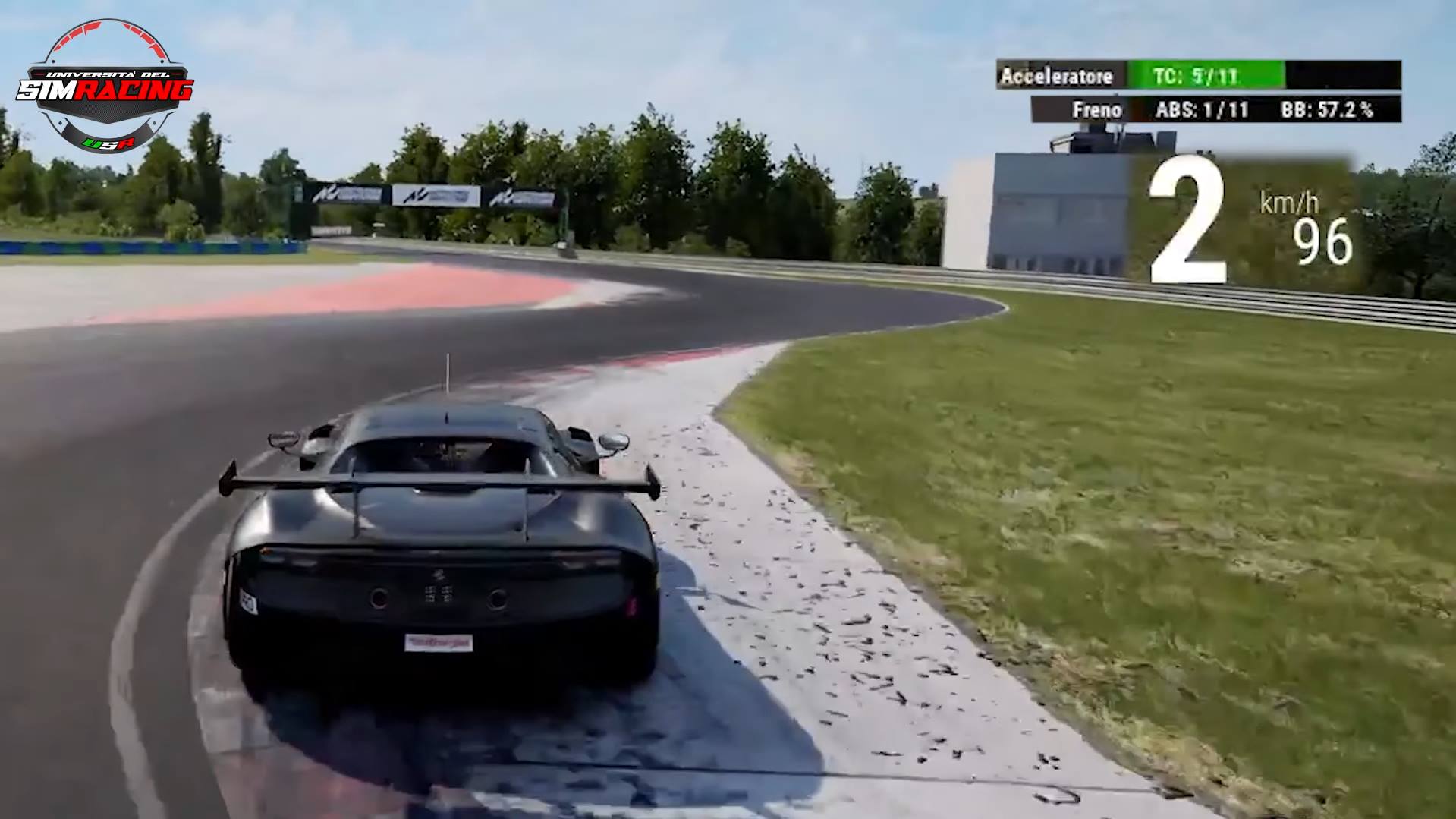The image size is (1456, 819).
Task: Toggle the Freno brake input display
Action: [1096, 109]
